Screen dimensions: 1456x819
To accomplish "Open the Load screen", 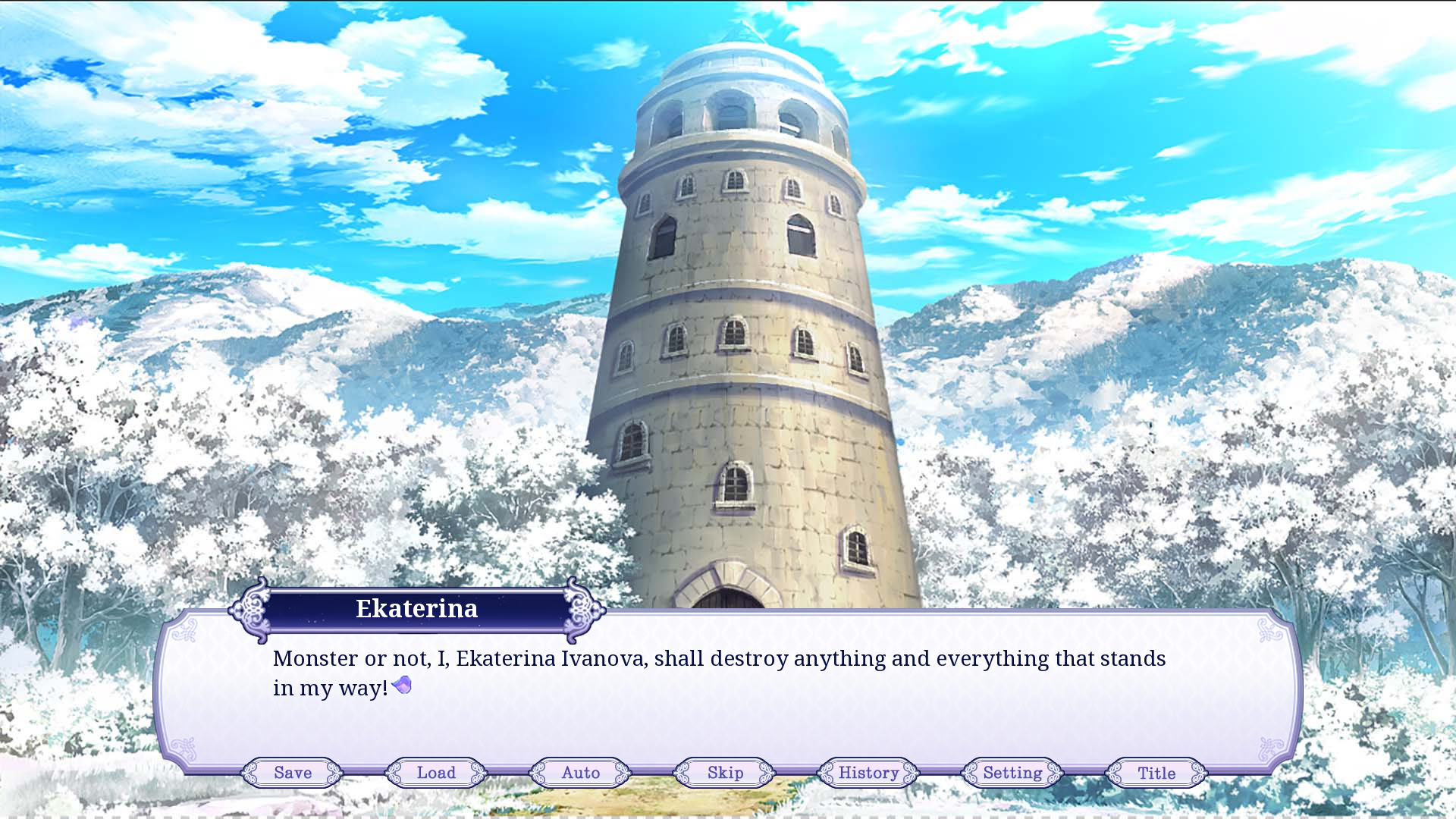I will 435,773.
